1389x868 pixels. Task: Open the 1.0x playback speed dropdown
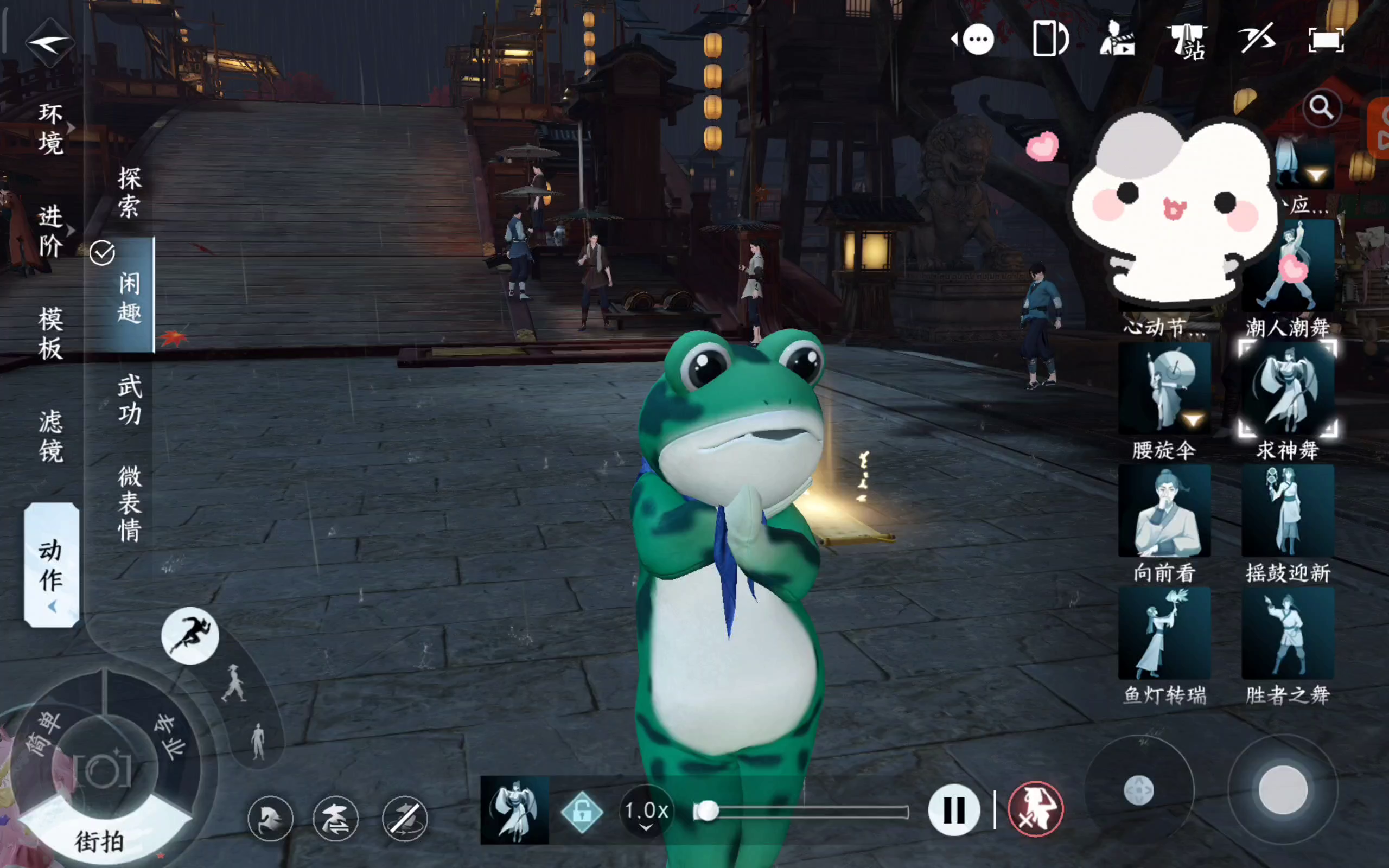[646, 812]
